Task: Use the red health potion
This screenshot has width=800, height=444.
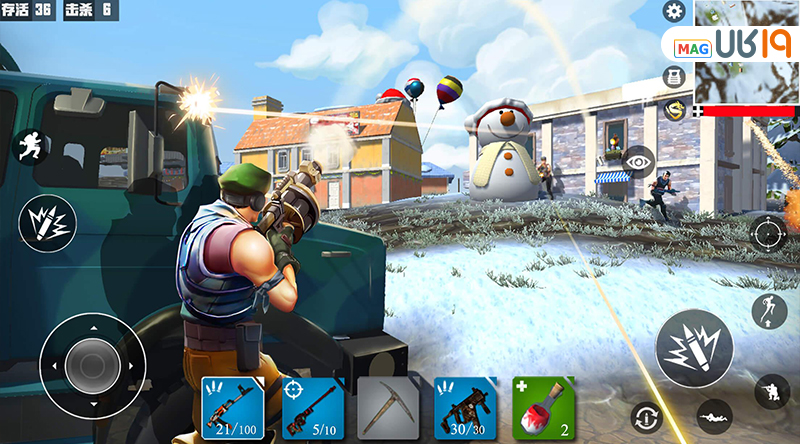Action: (543, 408)
